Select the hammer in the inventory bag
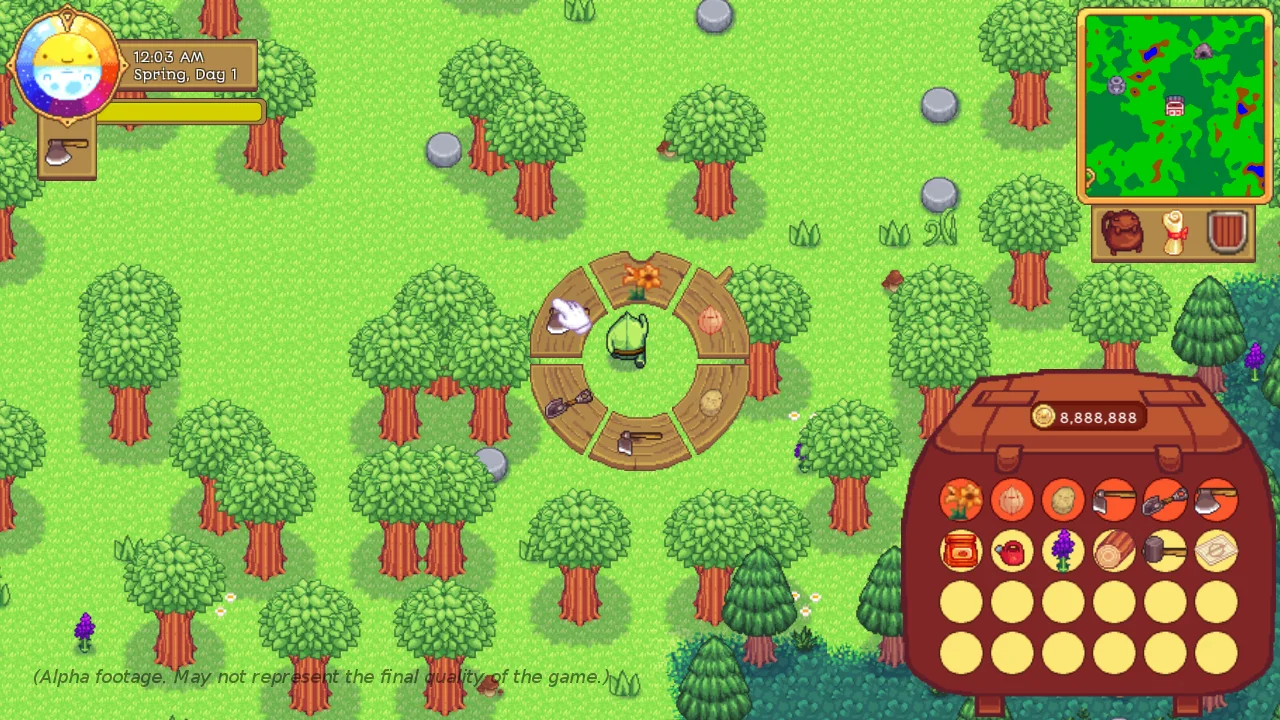Image resolution: width=1280 pixels, height=720 pixels. click(1164, 551)
